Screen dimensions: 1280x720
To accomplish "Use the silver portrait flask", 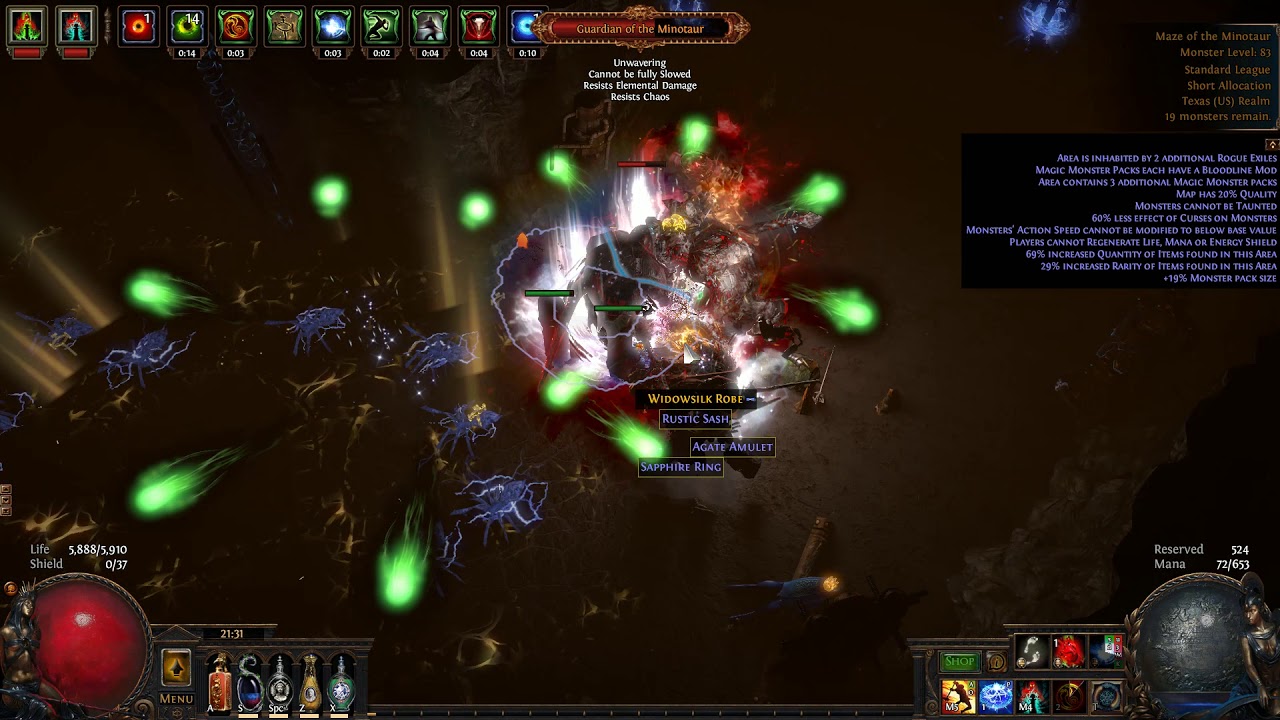I will 280,683.
